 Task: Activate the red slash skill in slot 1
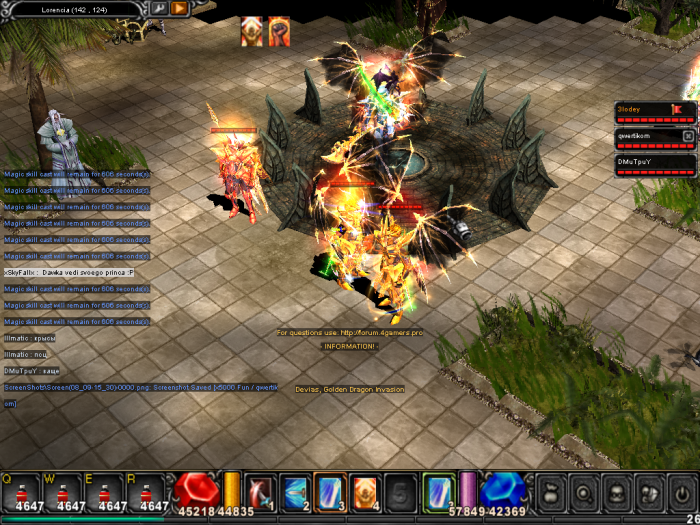pyautogui.click(x=260, y=491)
